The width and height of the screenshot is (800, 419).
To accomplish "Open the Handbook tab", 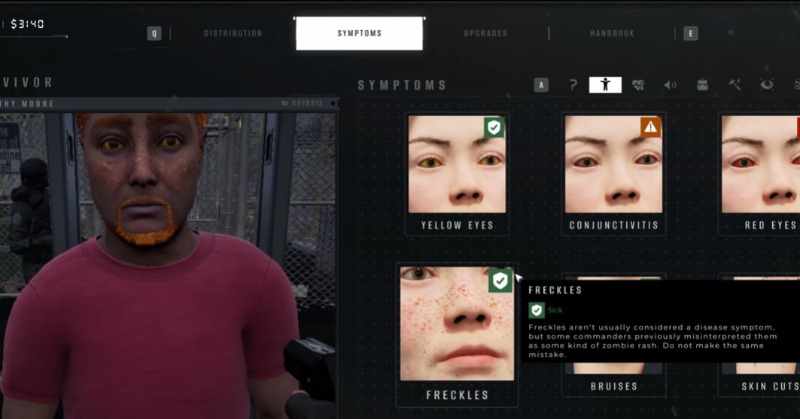I will (611, 33).
